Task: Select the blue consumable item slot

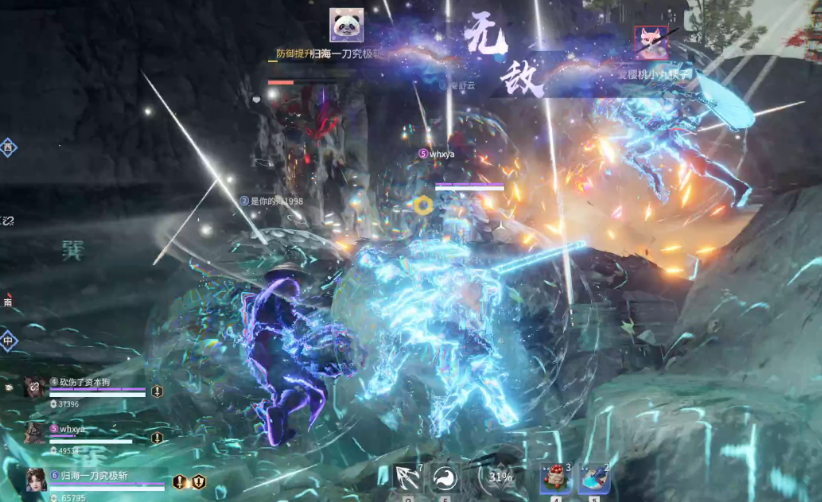Action: [595, 478]
